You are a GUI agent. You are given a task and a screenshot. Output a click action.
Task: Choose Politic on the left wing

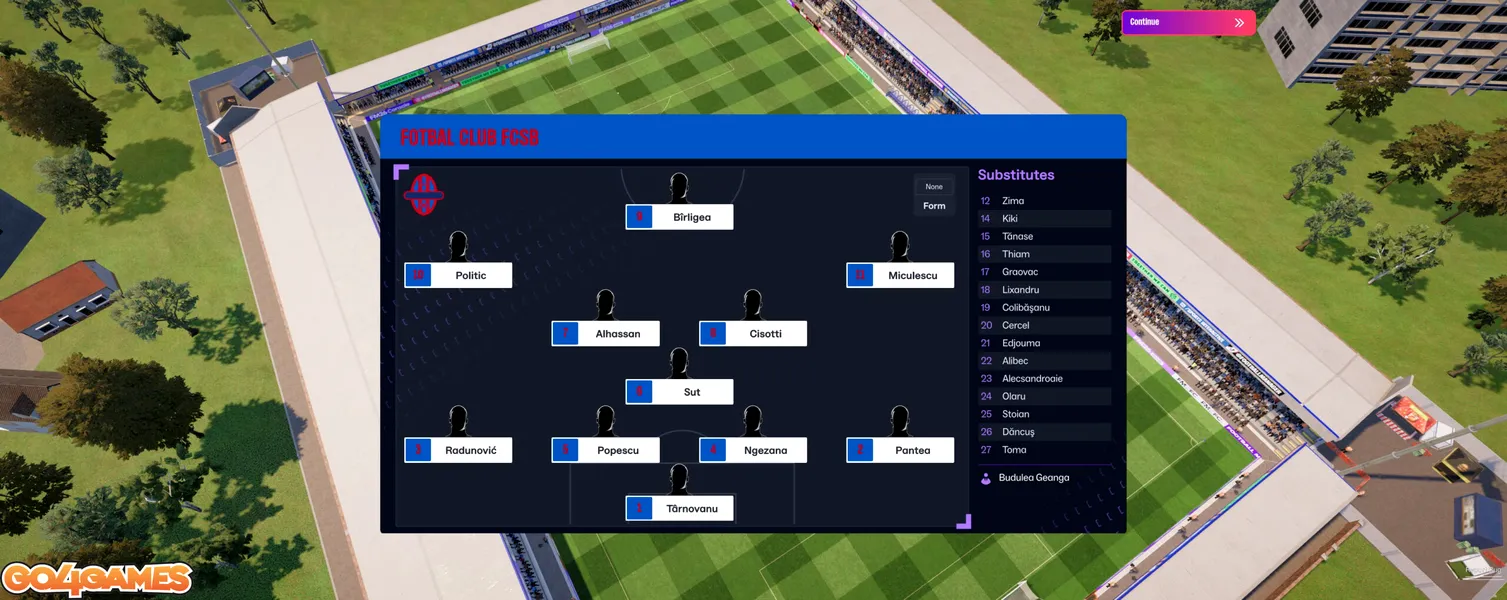pyautogui.click(x=458, y=275)
